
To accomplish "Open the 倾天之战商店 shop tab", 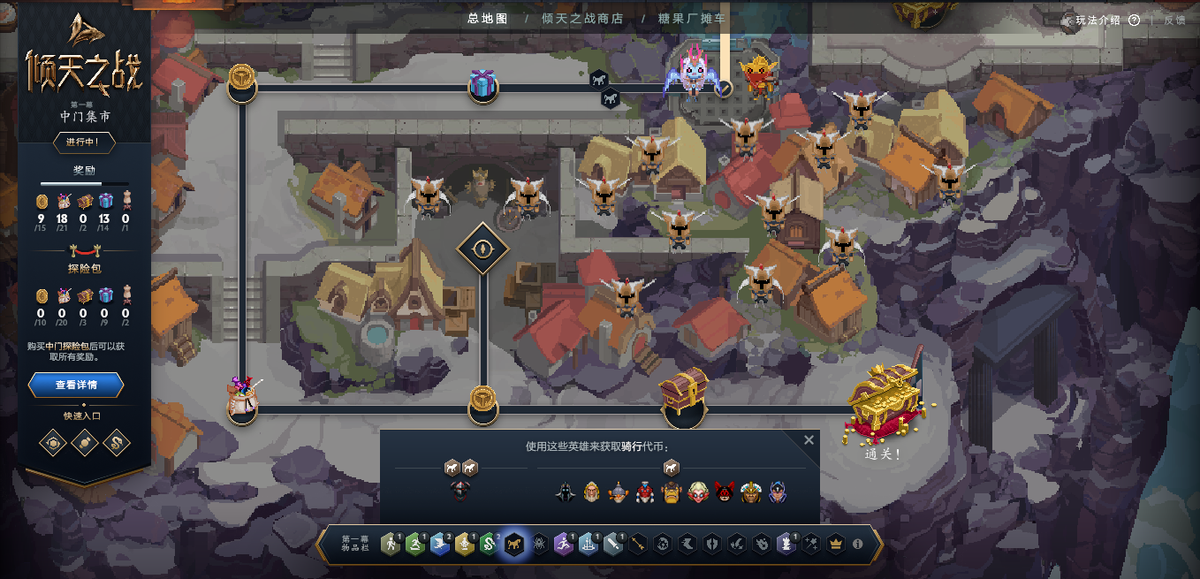I will 581,18.
